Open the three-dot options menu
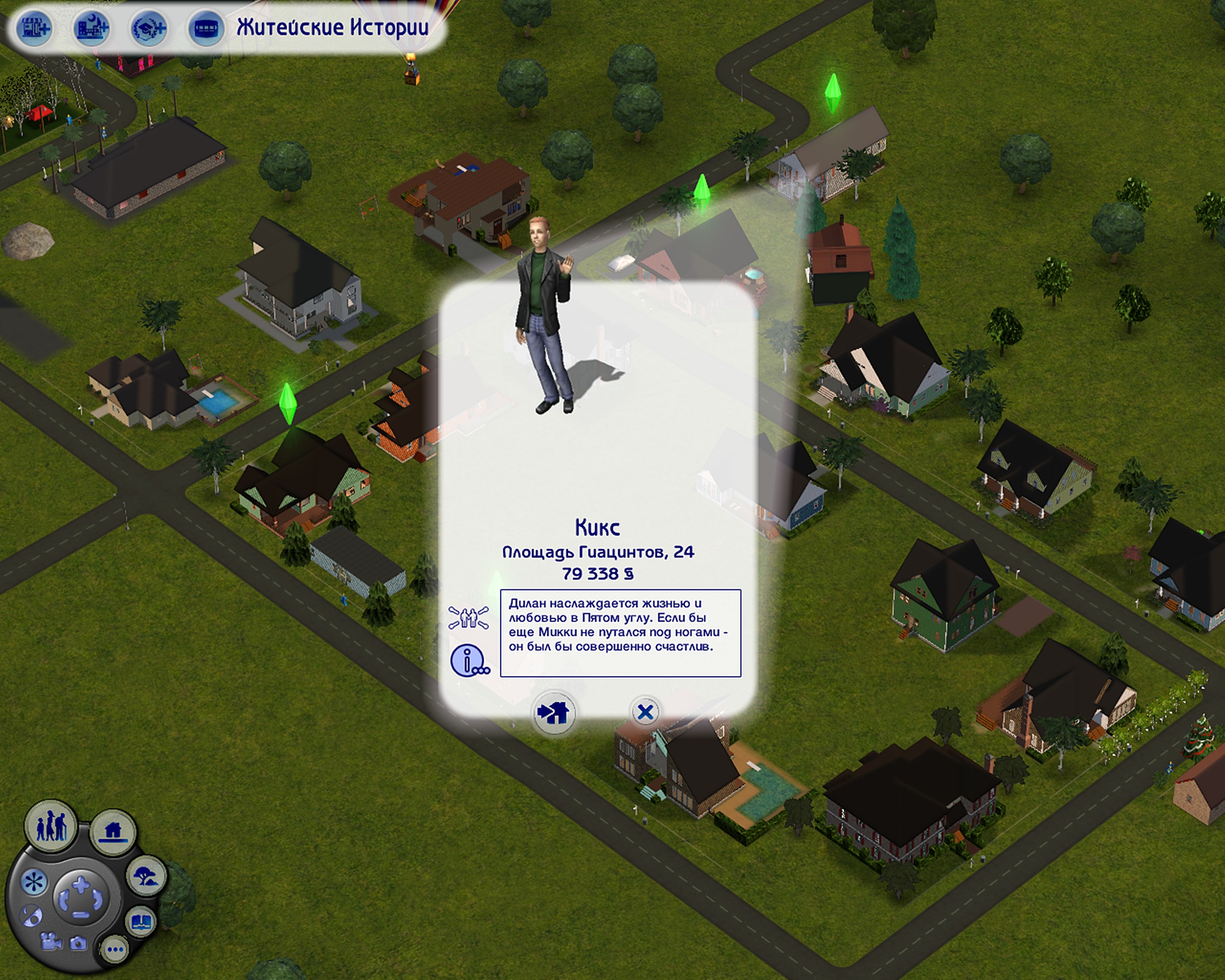 [115, 949]
